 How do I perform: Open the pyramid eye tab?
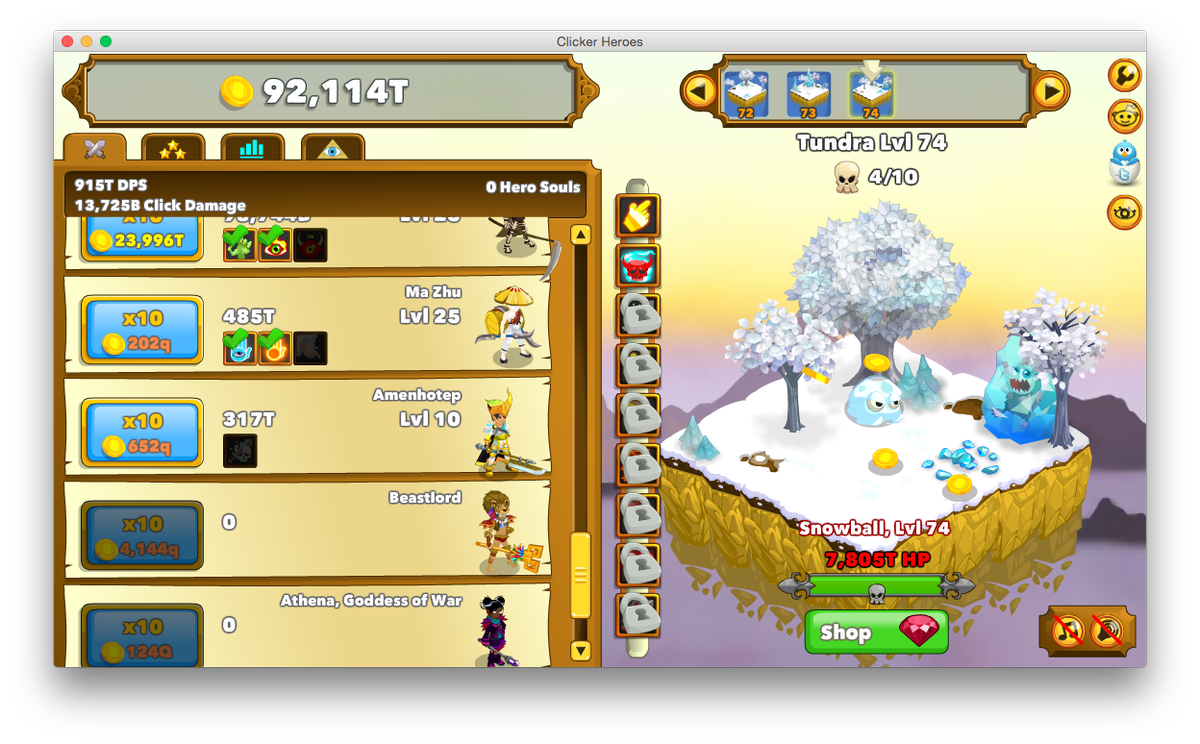[x=332, y=149]
